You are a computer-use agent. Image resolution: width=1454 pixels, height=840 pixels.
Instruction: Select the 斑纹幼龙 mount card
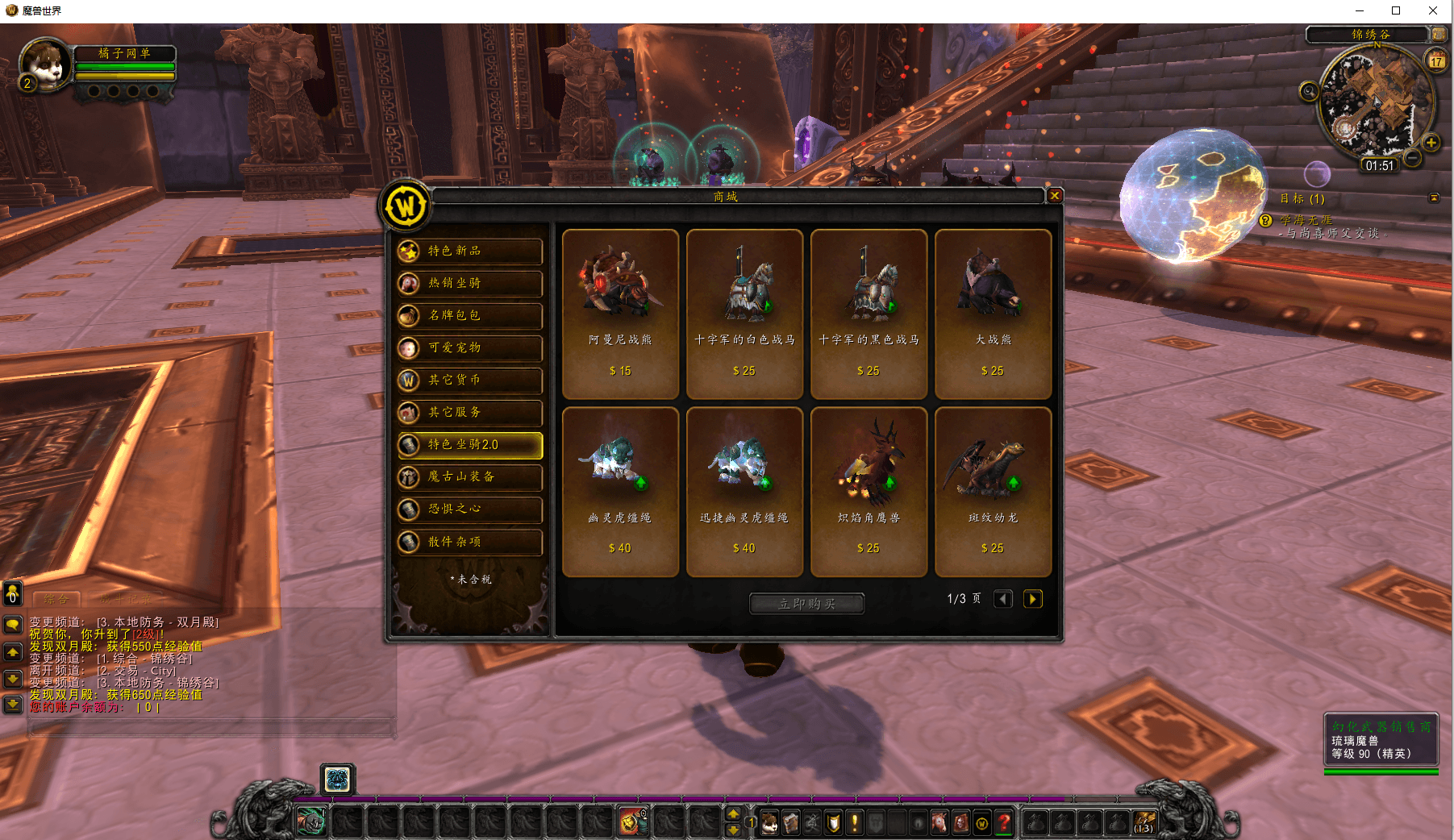pos(993,492)
